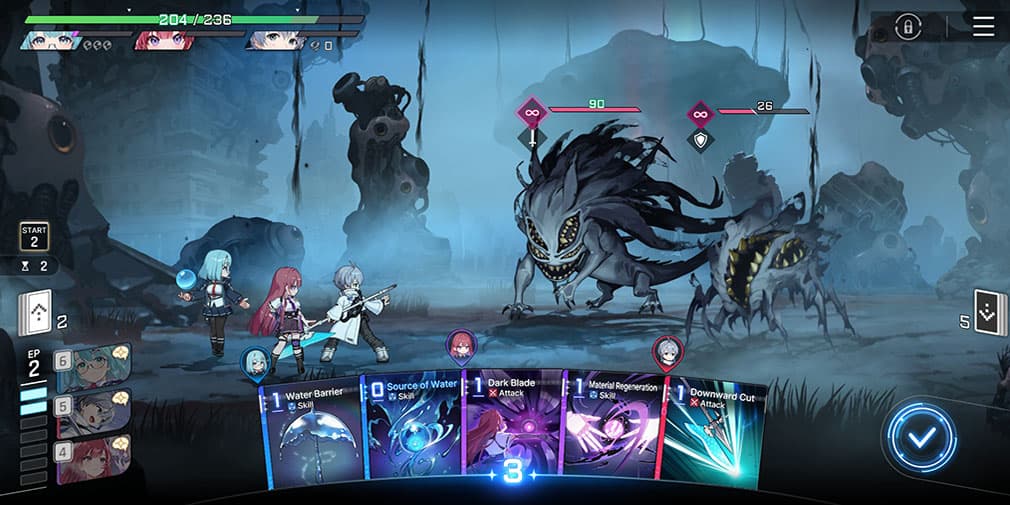Select the teal-haired character EP portrait
Image resolution: width=1010 pixels, height=505 pixels.
coord(93,367)
